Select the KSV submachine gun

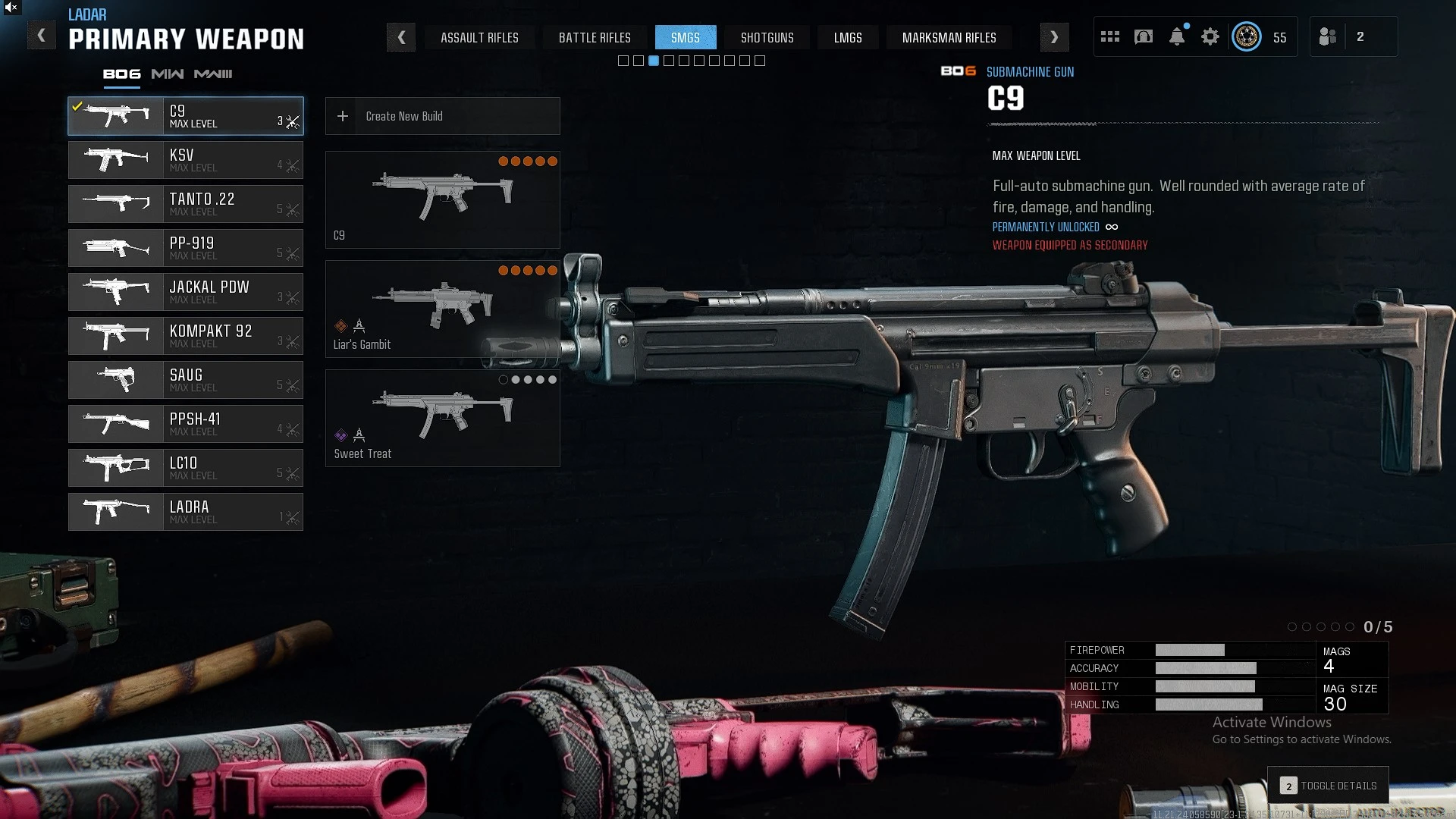coord(186,160)
